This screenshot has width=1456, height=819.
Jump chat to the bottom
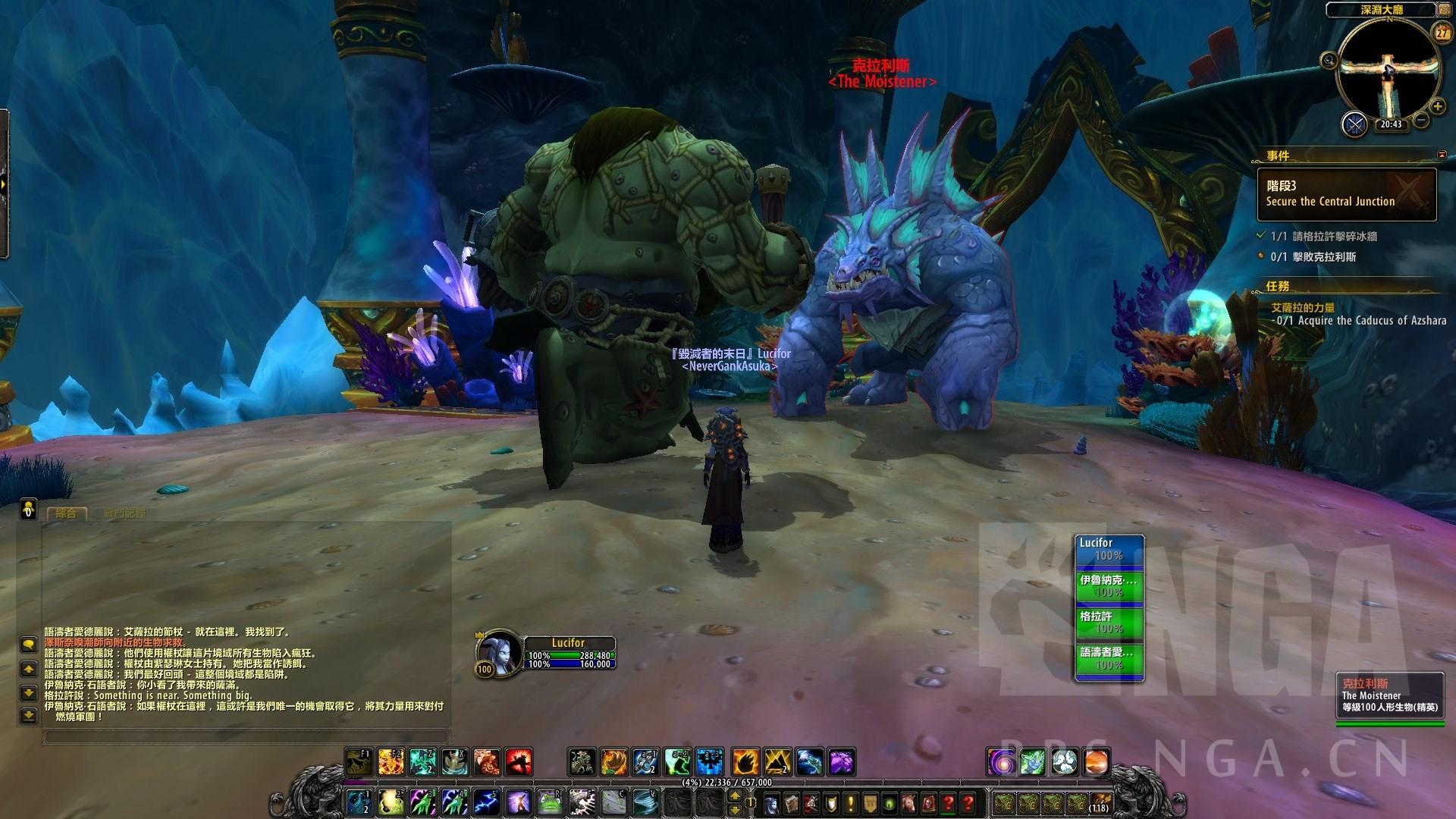[x=28, y=715]
